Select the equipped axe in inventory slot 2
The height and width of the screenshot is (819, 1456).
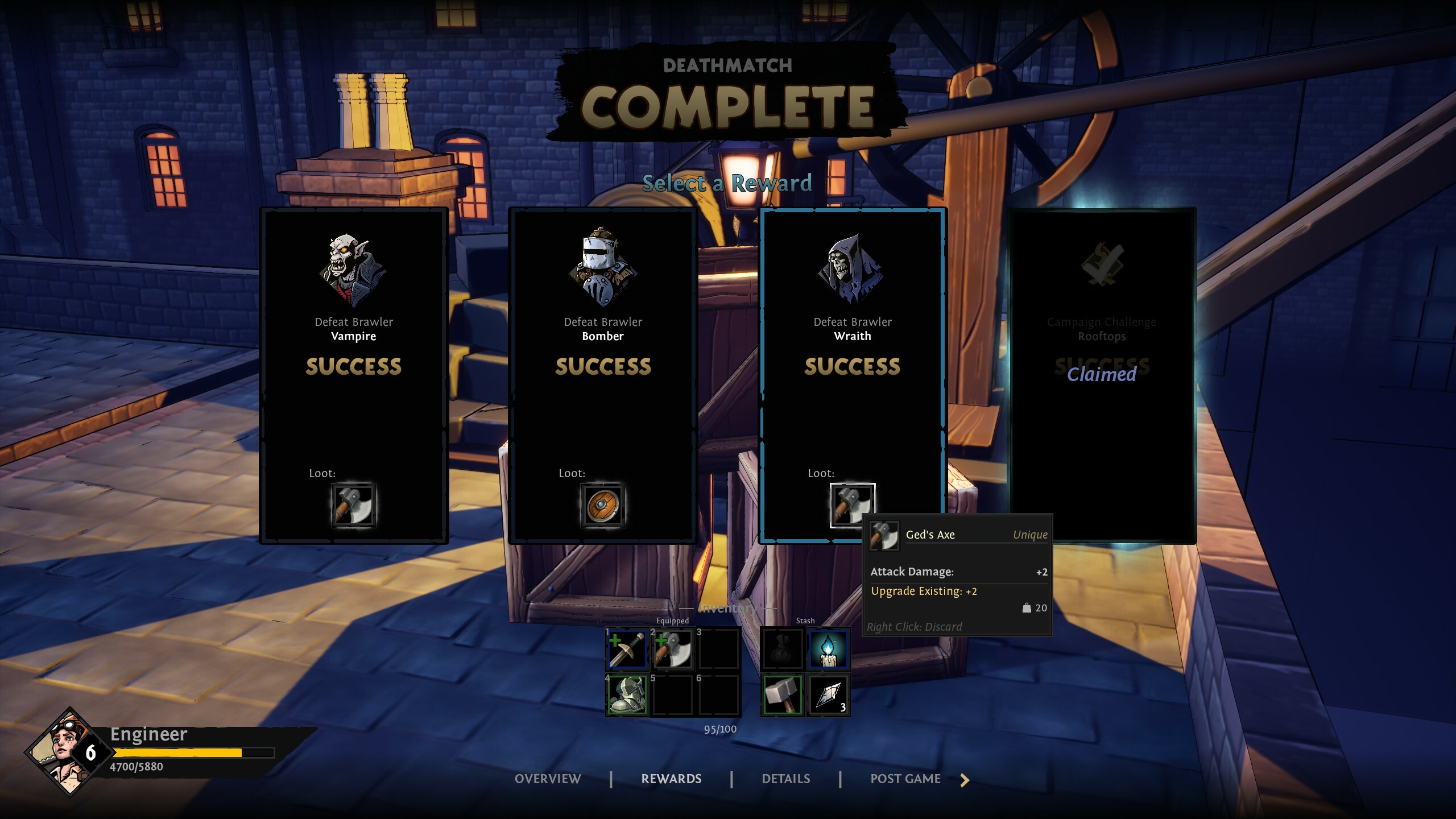pyautogui.click(x=673, y=650)
